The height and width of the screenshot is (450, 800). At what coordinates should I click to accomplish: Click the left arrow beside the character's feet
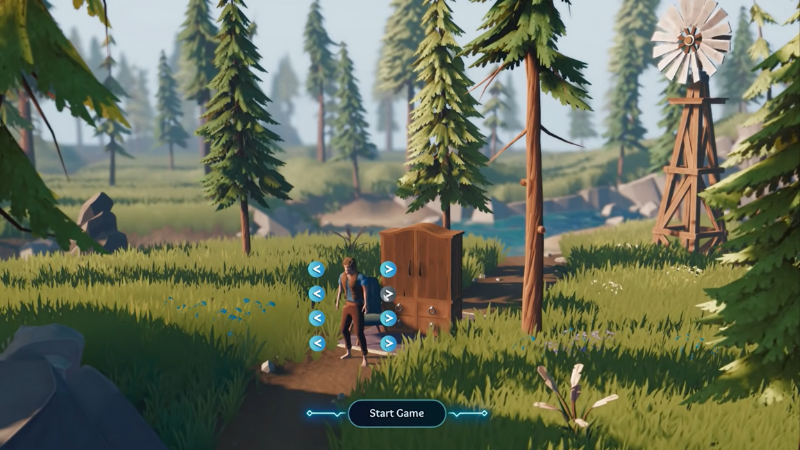(x=316, y=343)
